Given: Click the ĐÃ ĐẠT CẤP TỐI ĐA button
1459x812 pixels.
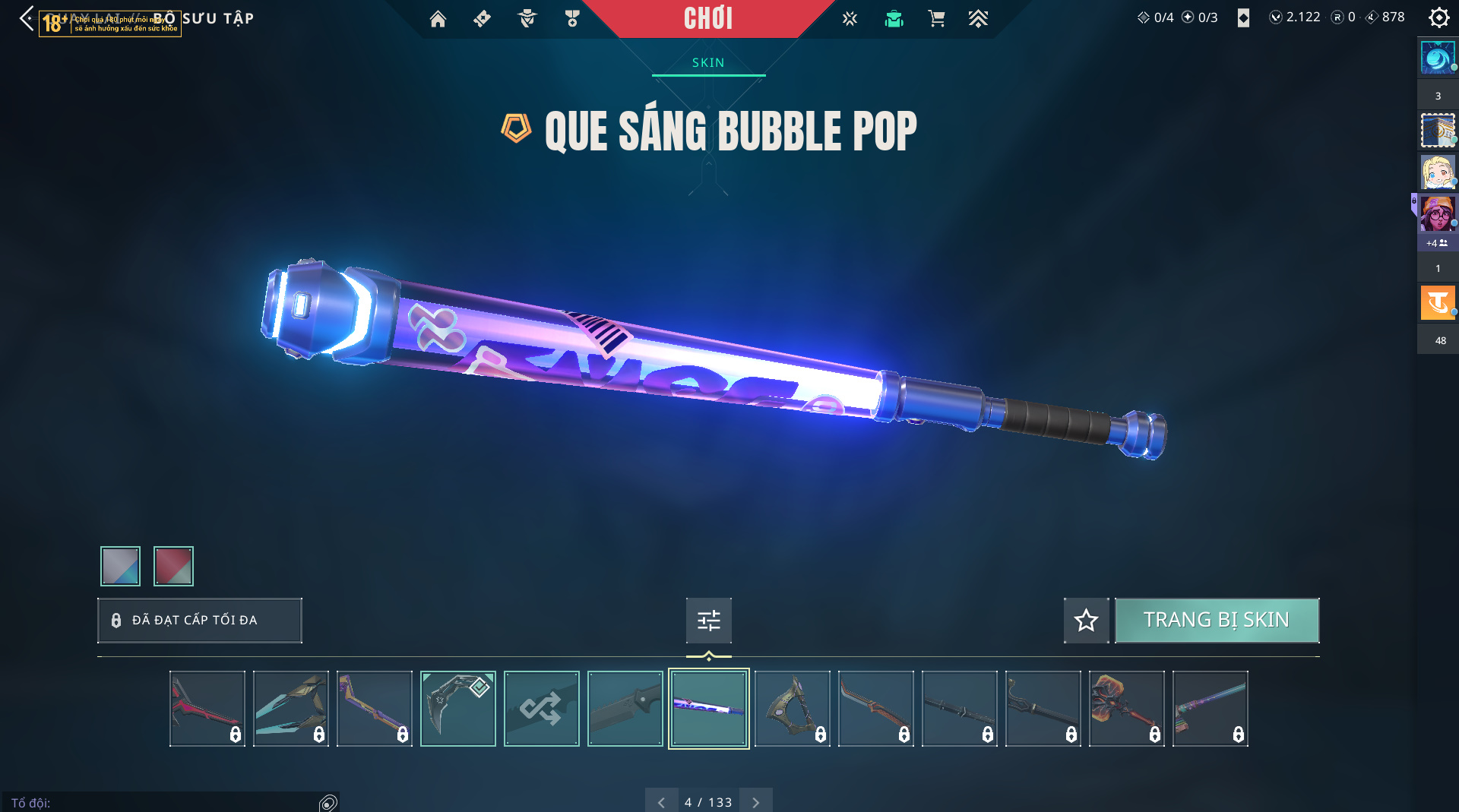Looking at the screenshot, I should (x=199, y=621).
